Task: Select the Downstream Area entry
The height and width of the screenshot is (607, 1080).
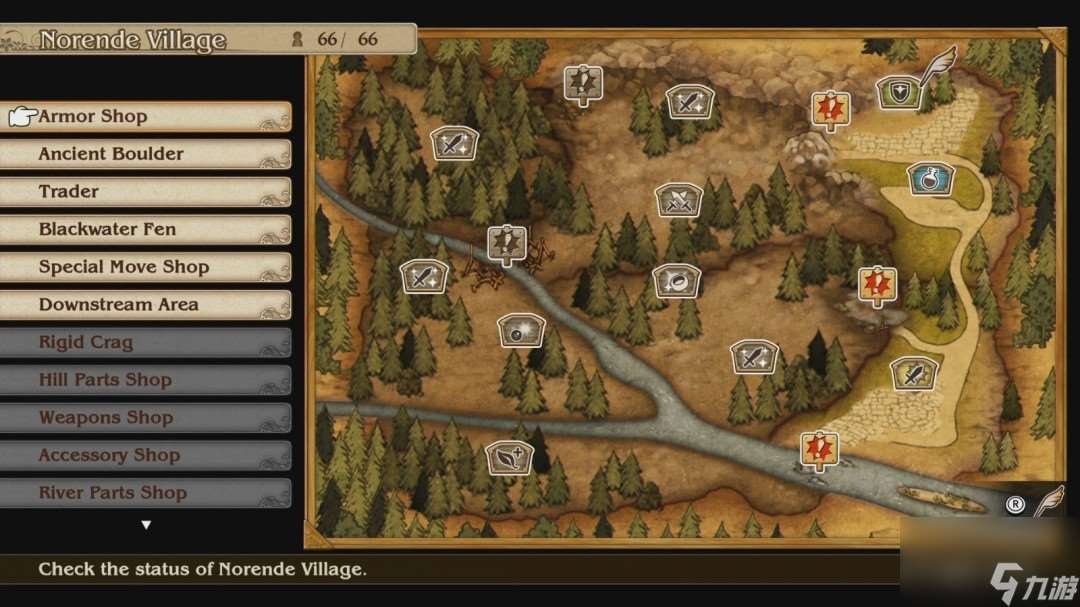Action: click(x=146, y=305)
